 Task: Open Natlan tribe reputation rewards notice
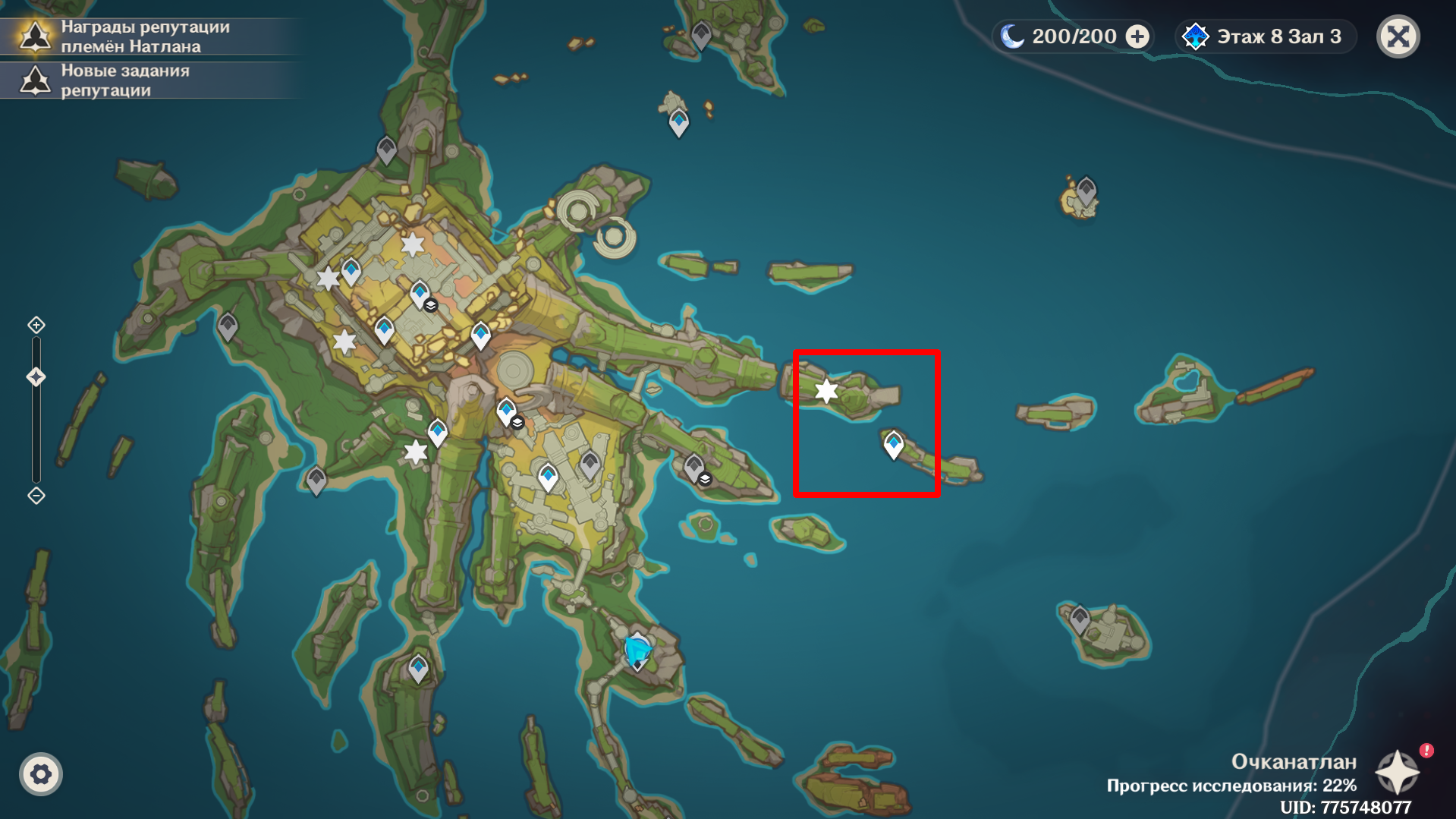tap(144, 36)
